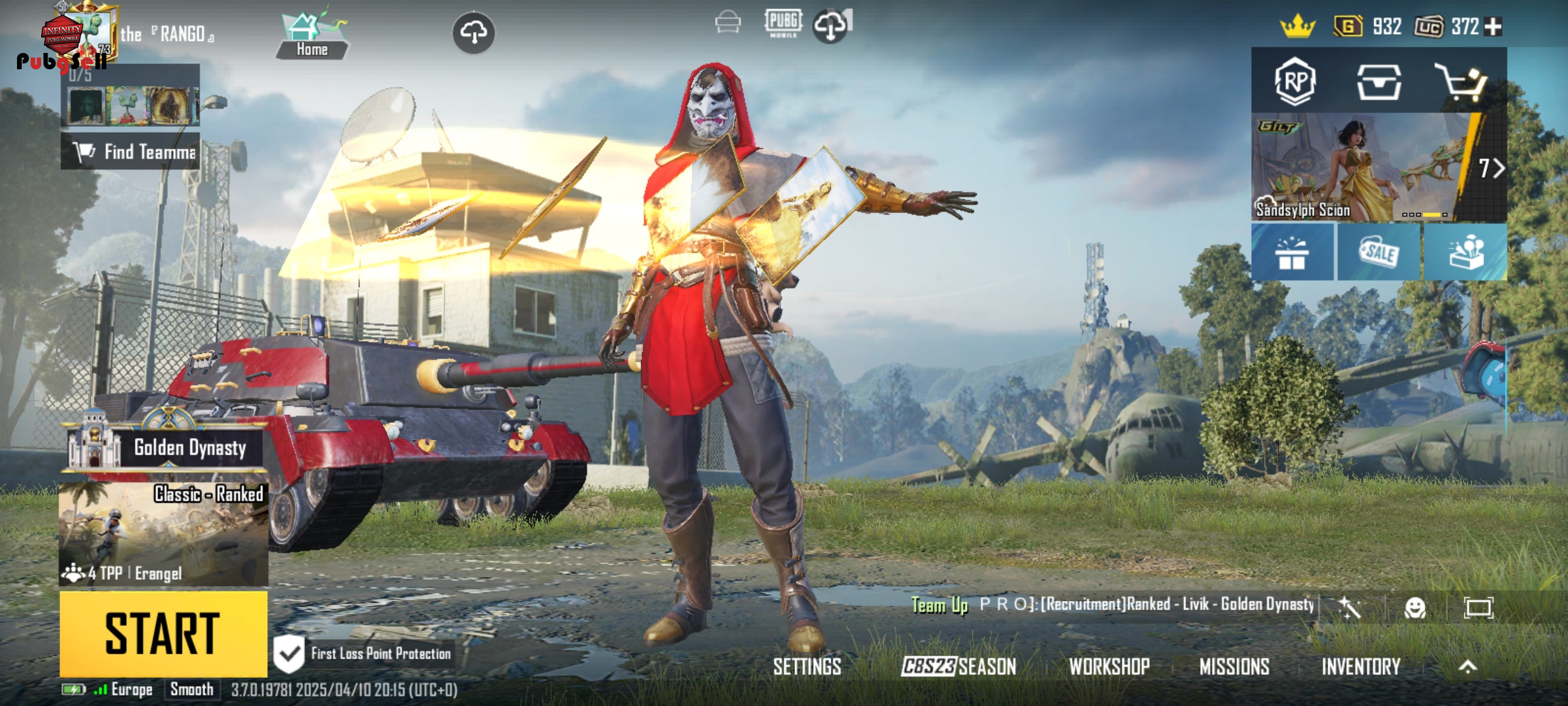
Task: Open the supply crate chest icon
Action: 1379,82
